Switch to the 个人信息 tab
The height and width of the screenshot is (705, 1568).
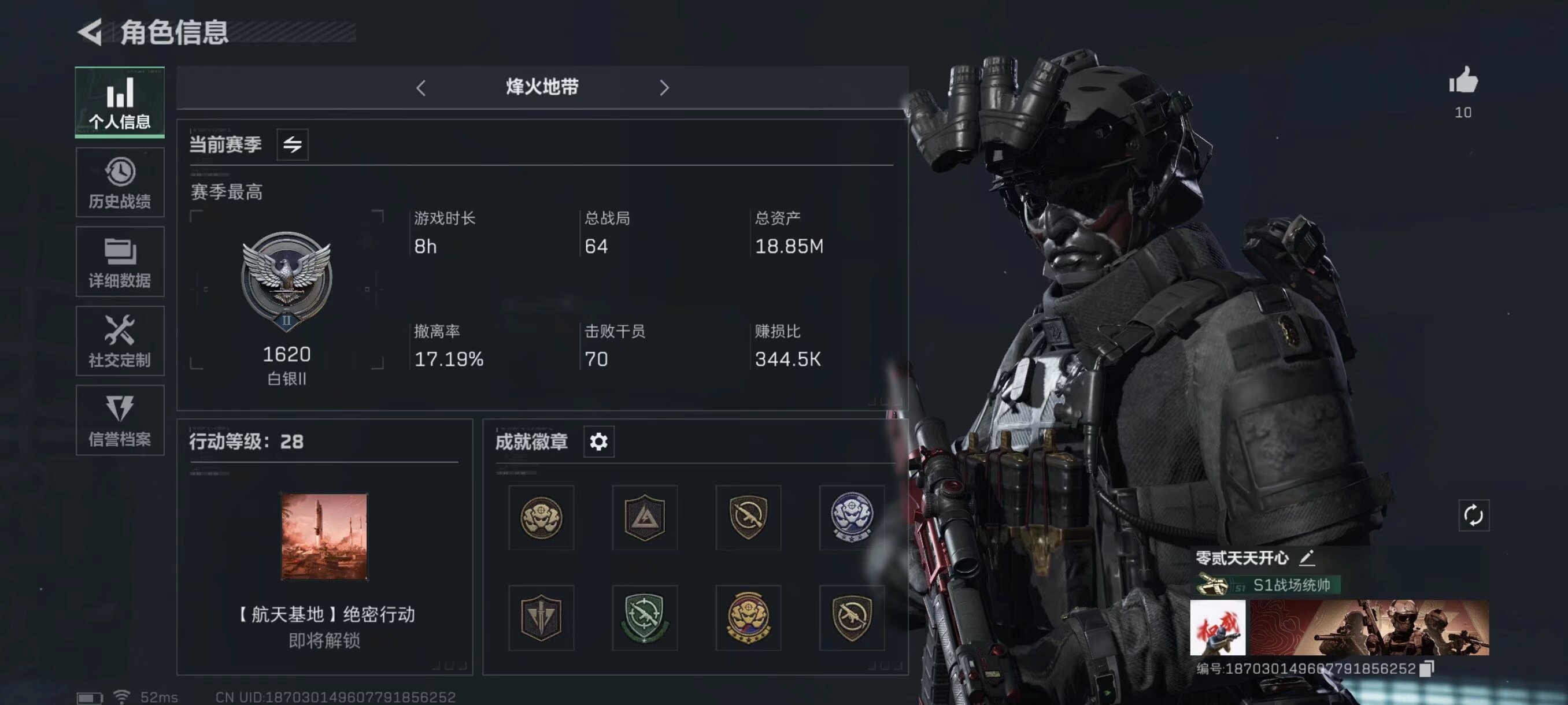(x=120, y=102)
